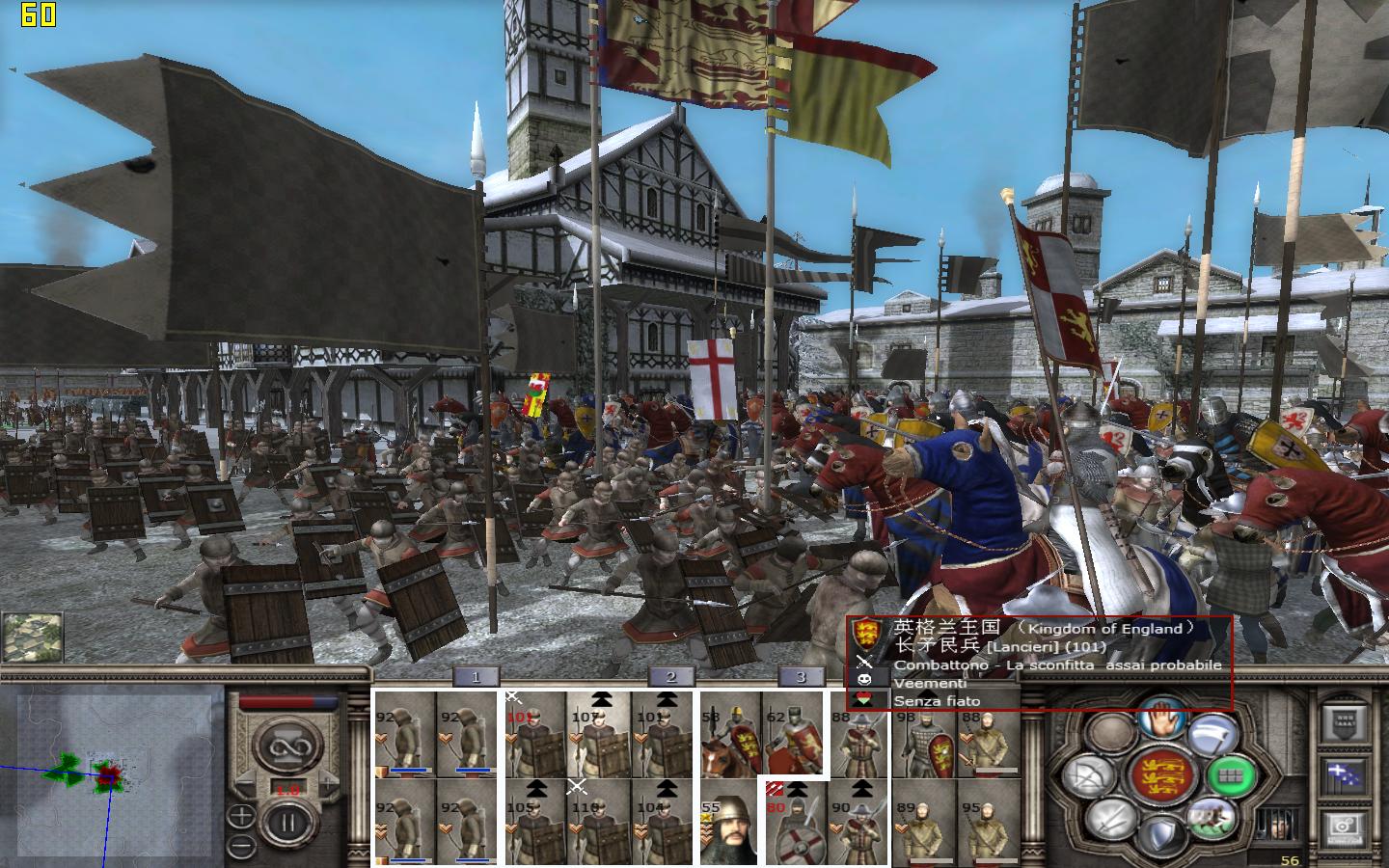Open the terrain overview thumbnail above the minimap
The width and height of the screenshot is (1389, 868).
(33, 637)
